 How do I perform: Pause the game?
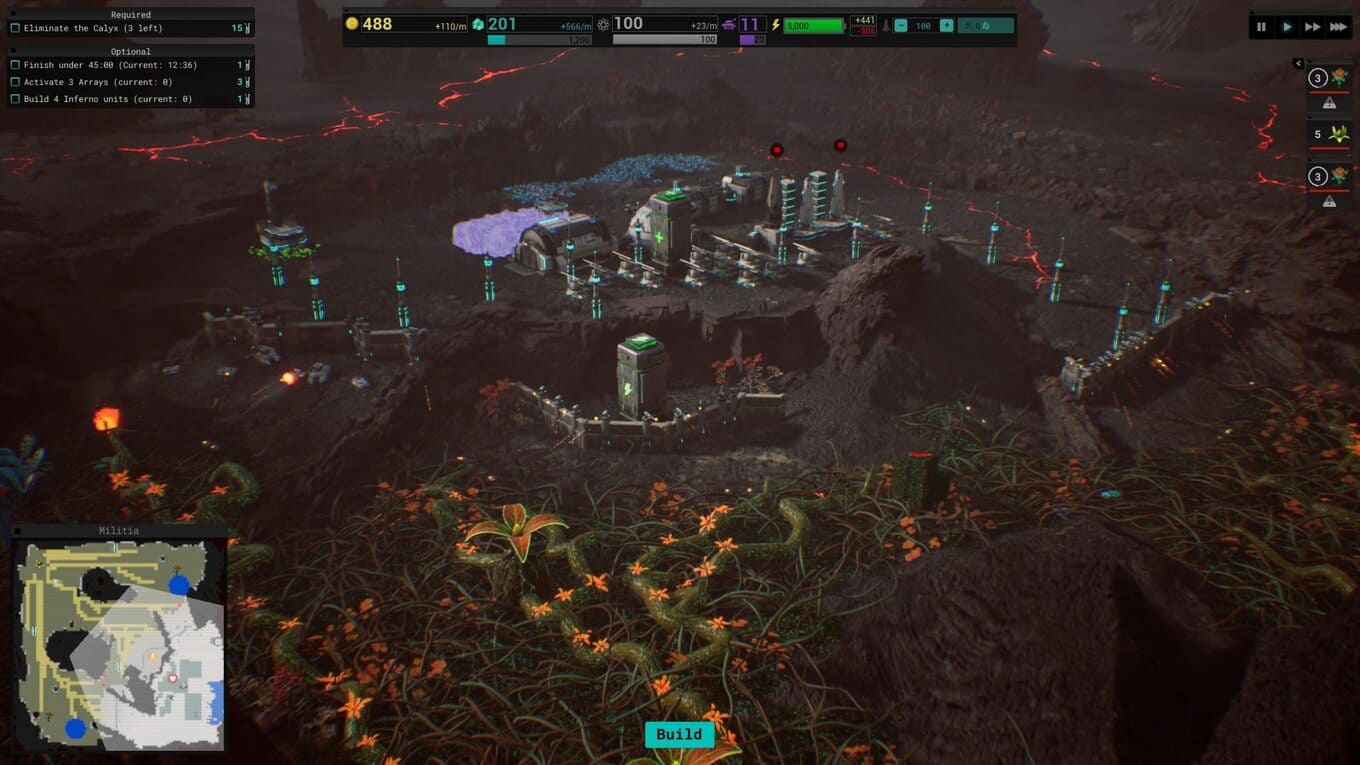pyautogui.click(x=1261, y=27)
